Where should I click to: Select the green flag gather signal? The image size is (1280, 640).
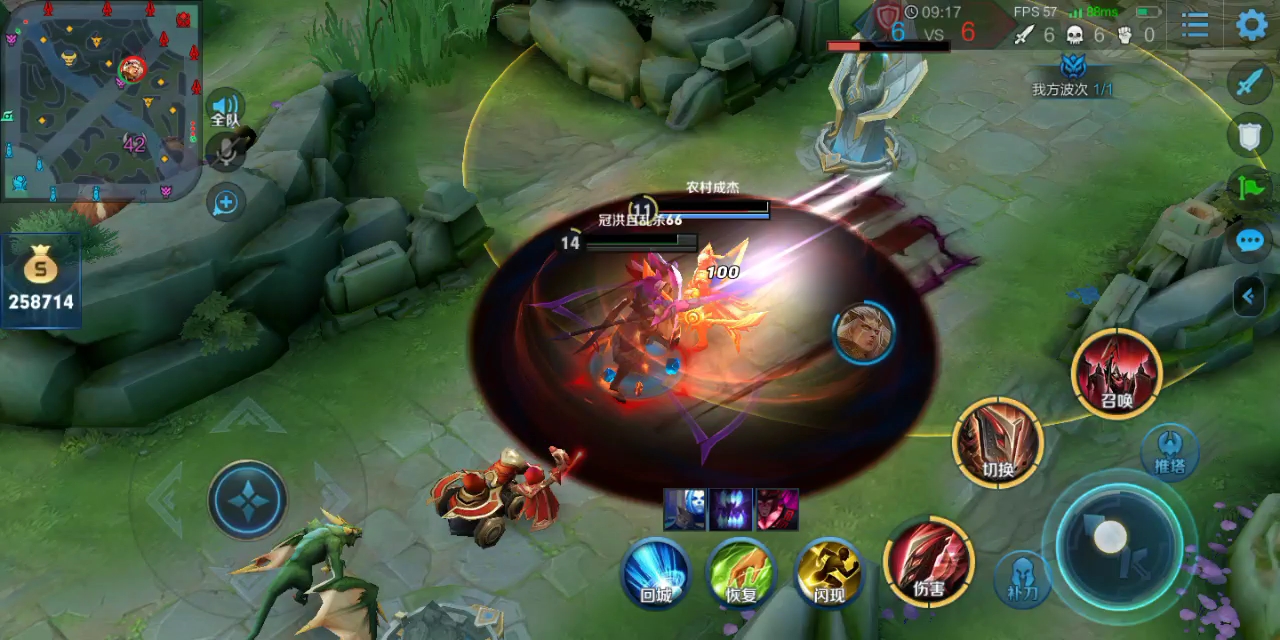(1250, 187)
